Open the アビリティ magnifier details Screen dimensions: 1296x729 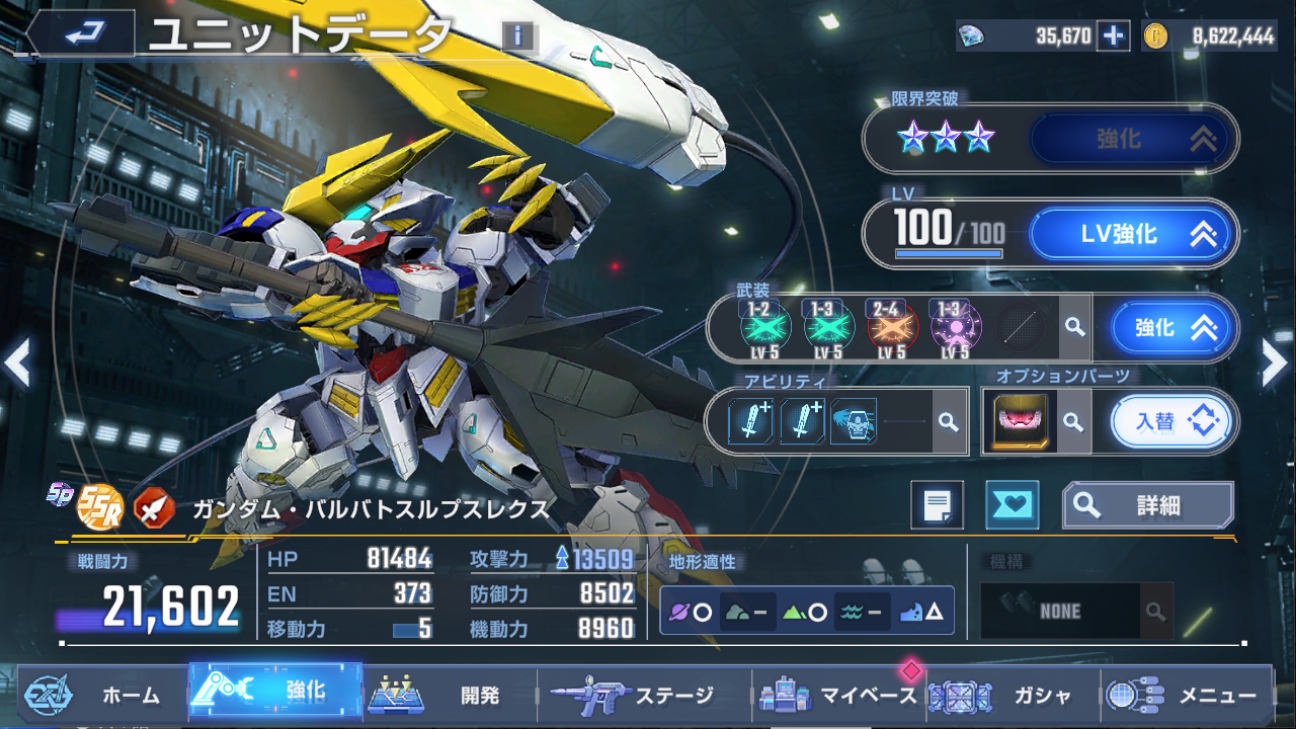(948, 422)
